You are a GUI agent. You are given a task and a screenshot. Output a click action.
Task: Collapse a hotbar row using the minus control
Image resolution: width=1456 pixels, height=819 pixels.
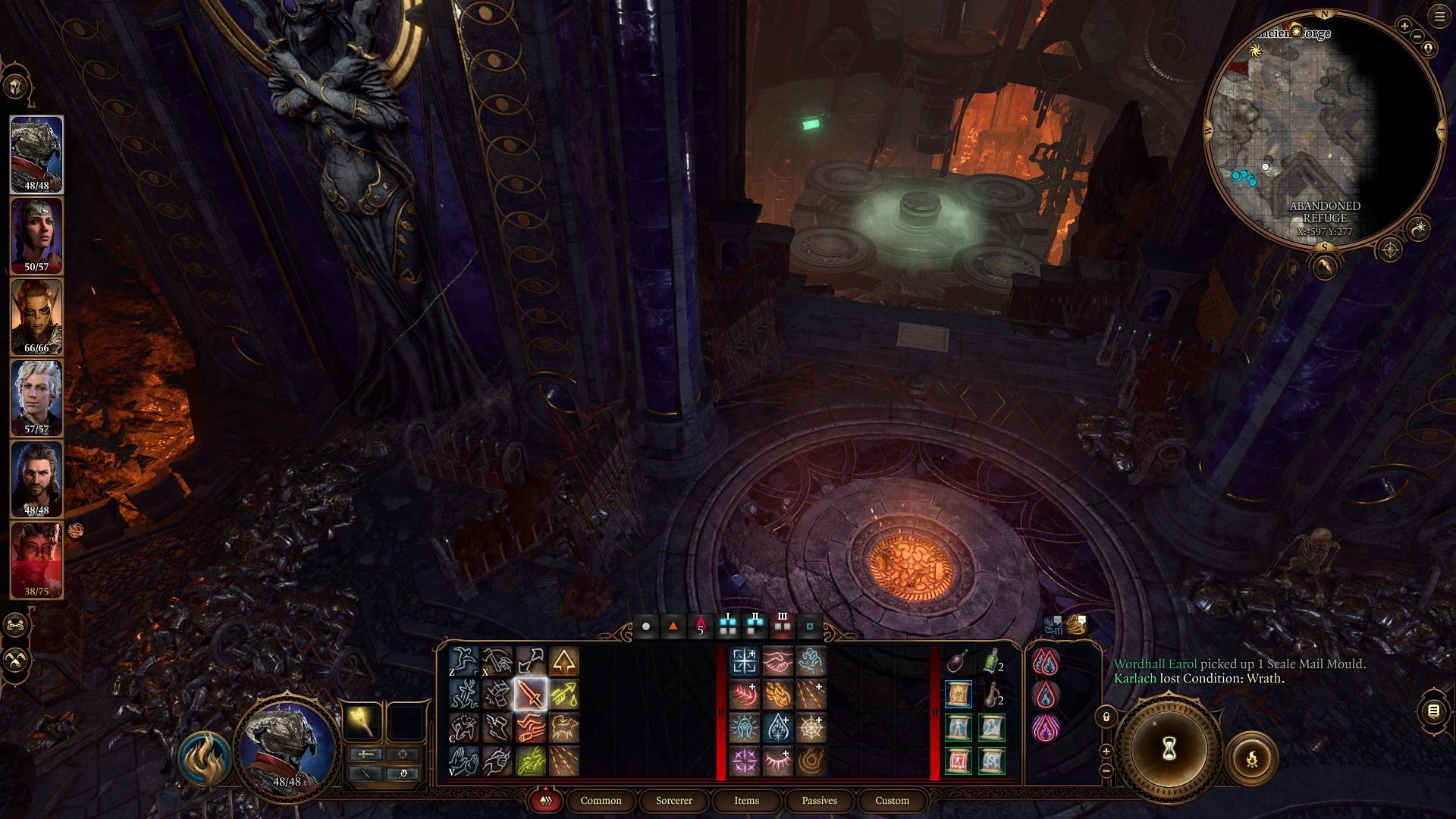[x=1106, y=770]
